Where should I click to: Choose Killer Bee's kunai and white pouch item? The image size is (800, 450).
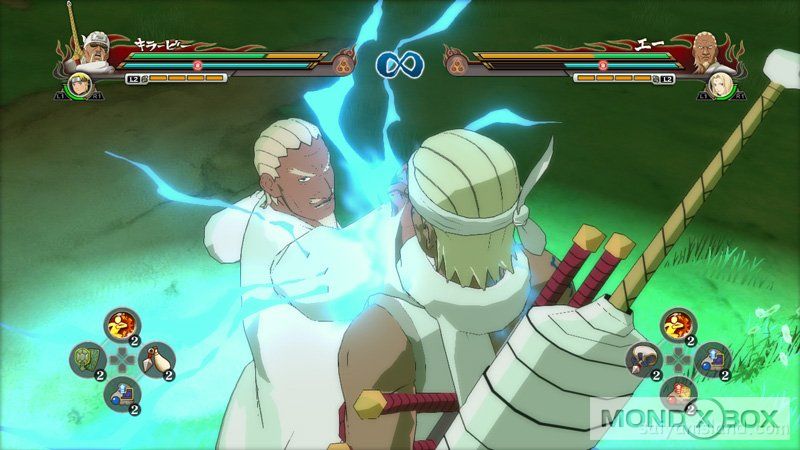point(156,358)
